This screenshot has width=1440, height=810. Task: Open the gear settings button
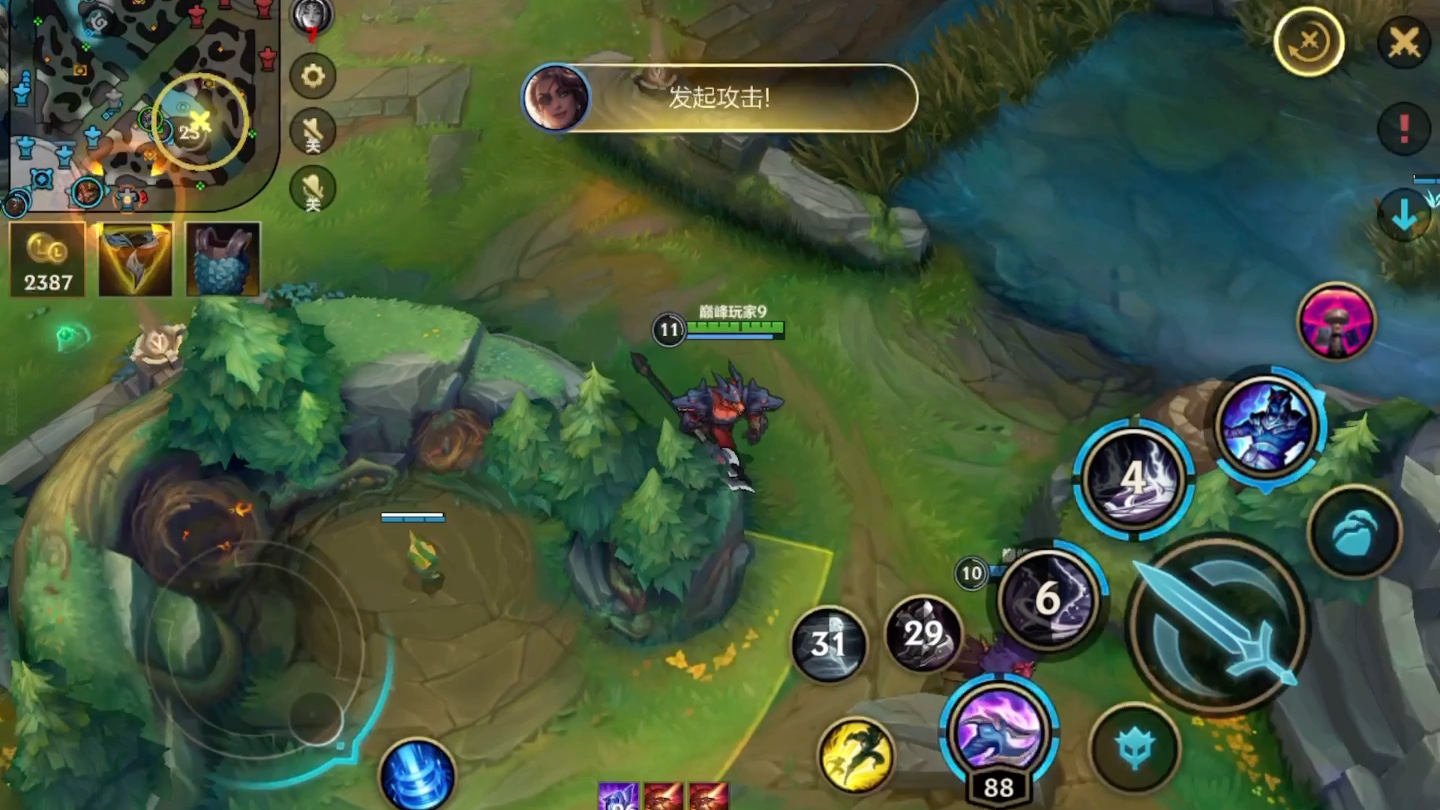click(312, 75)
